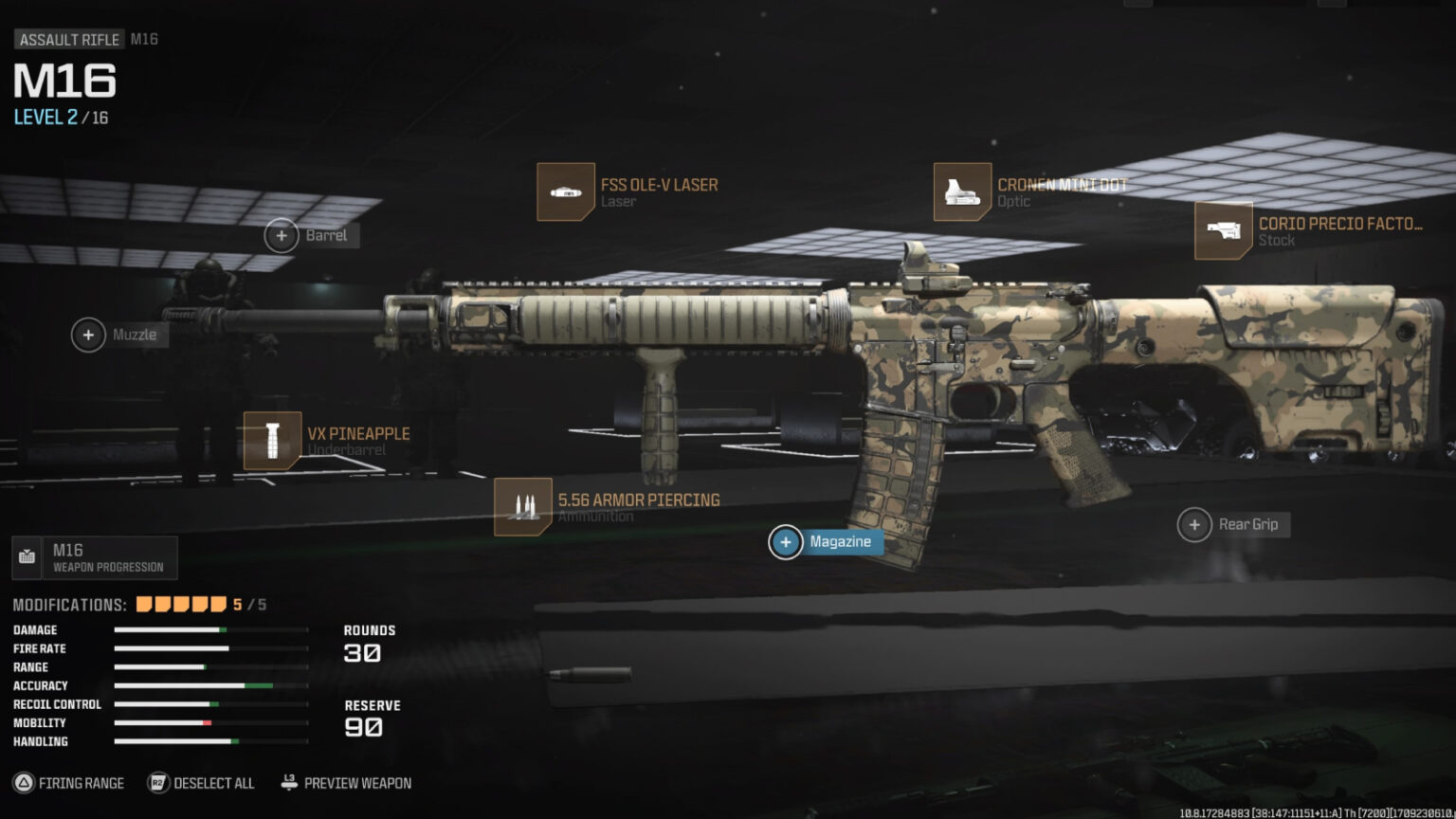
Task: Select the M16 weapon name header
Action: tap(63, 82)
